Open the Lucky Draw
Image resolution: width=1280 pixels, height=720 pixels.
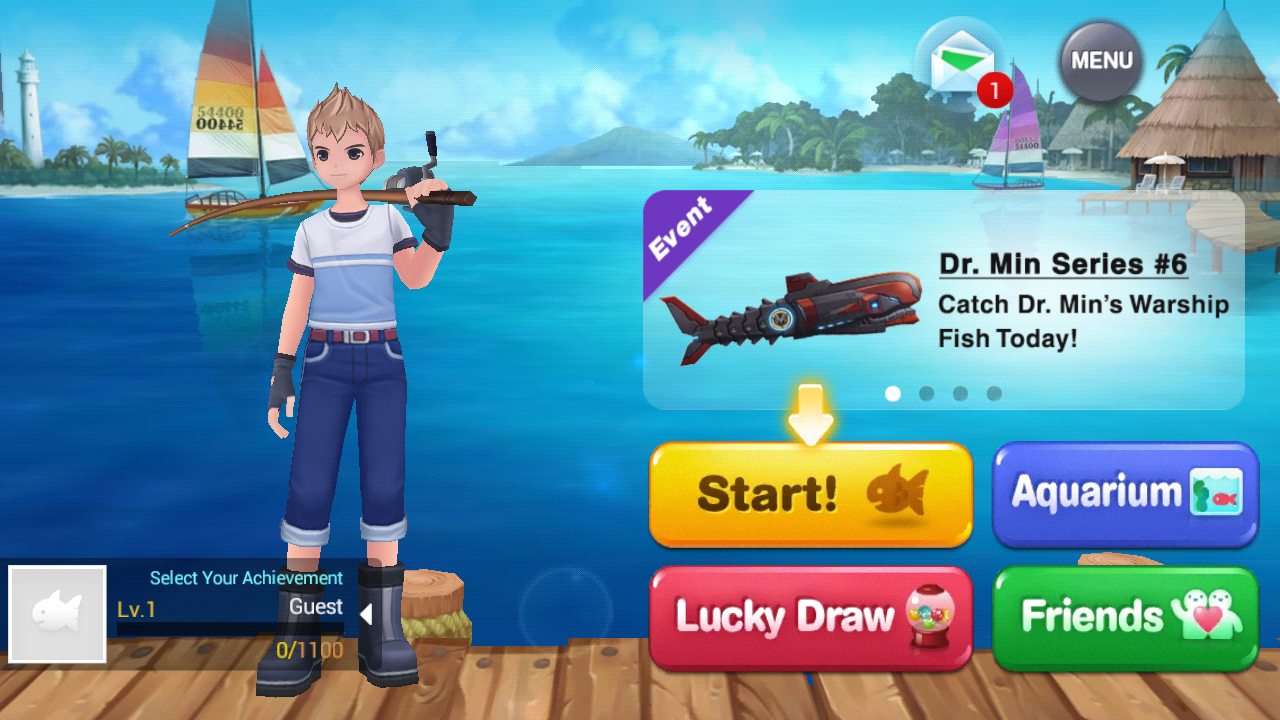point(810,617)
